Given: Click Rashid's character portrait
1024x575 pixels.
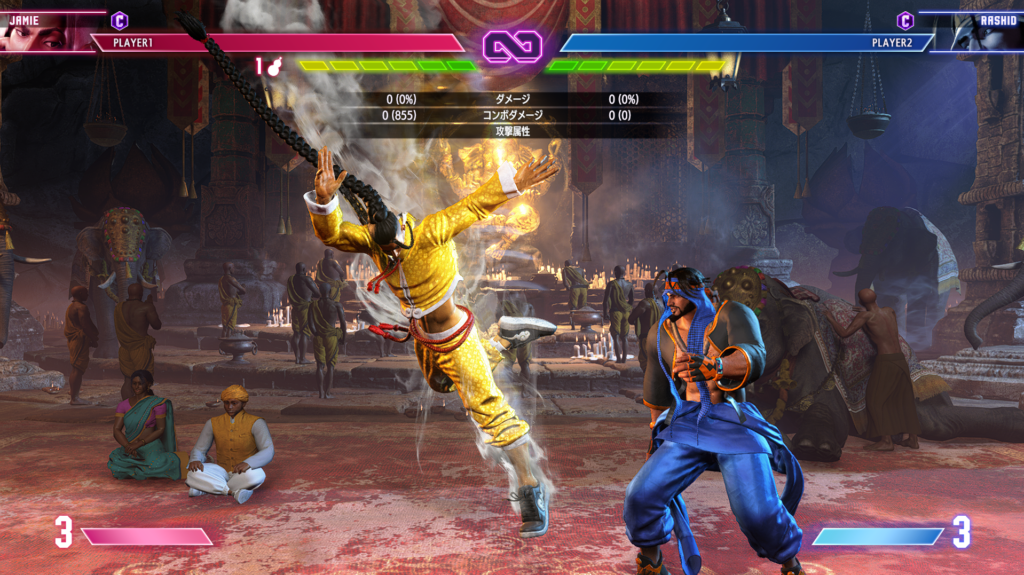Looking at the screenshot, I should coord(984,33).
